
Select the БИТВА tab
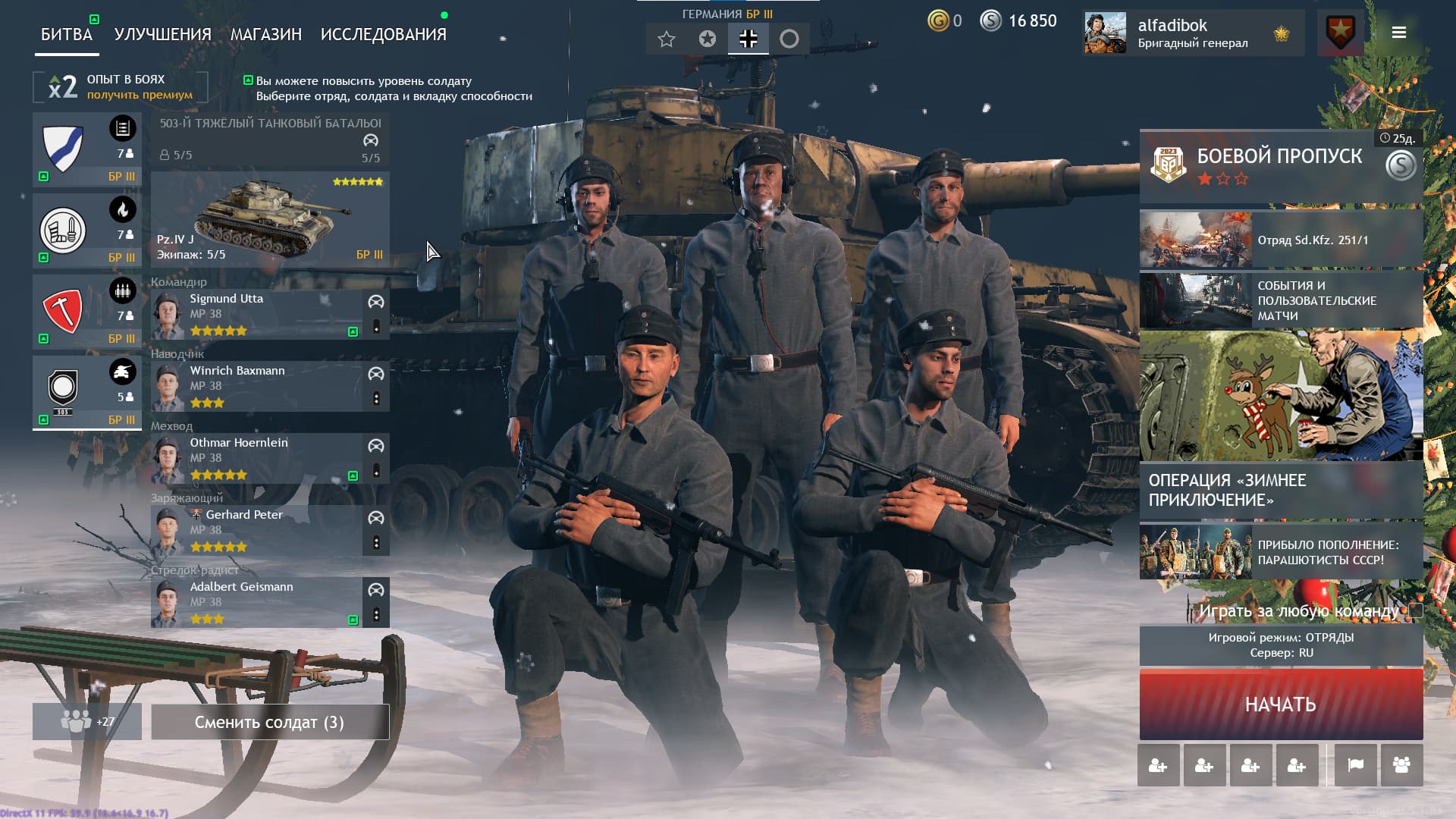[x=67, y=34]
